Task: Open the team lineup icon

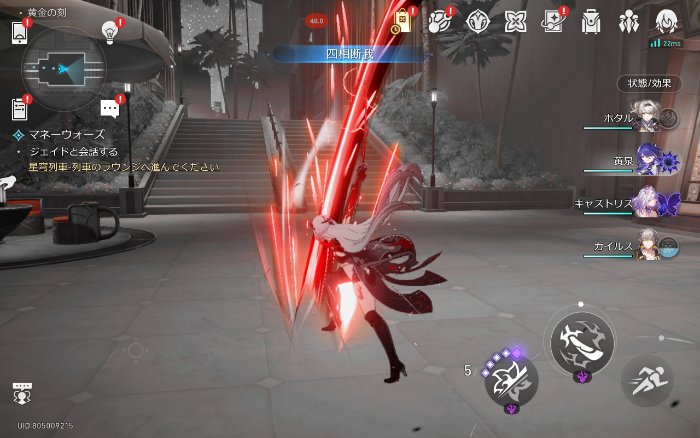Action: coord(628,22)
